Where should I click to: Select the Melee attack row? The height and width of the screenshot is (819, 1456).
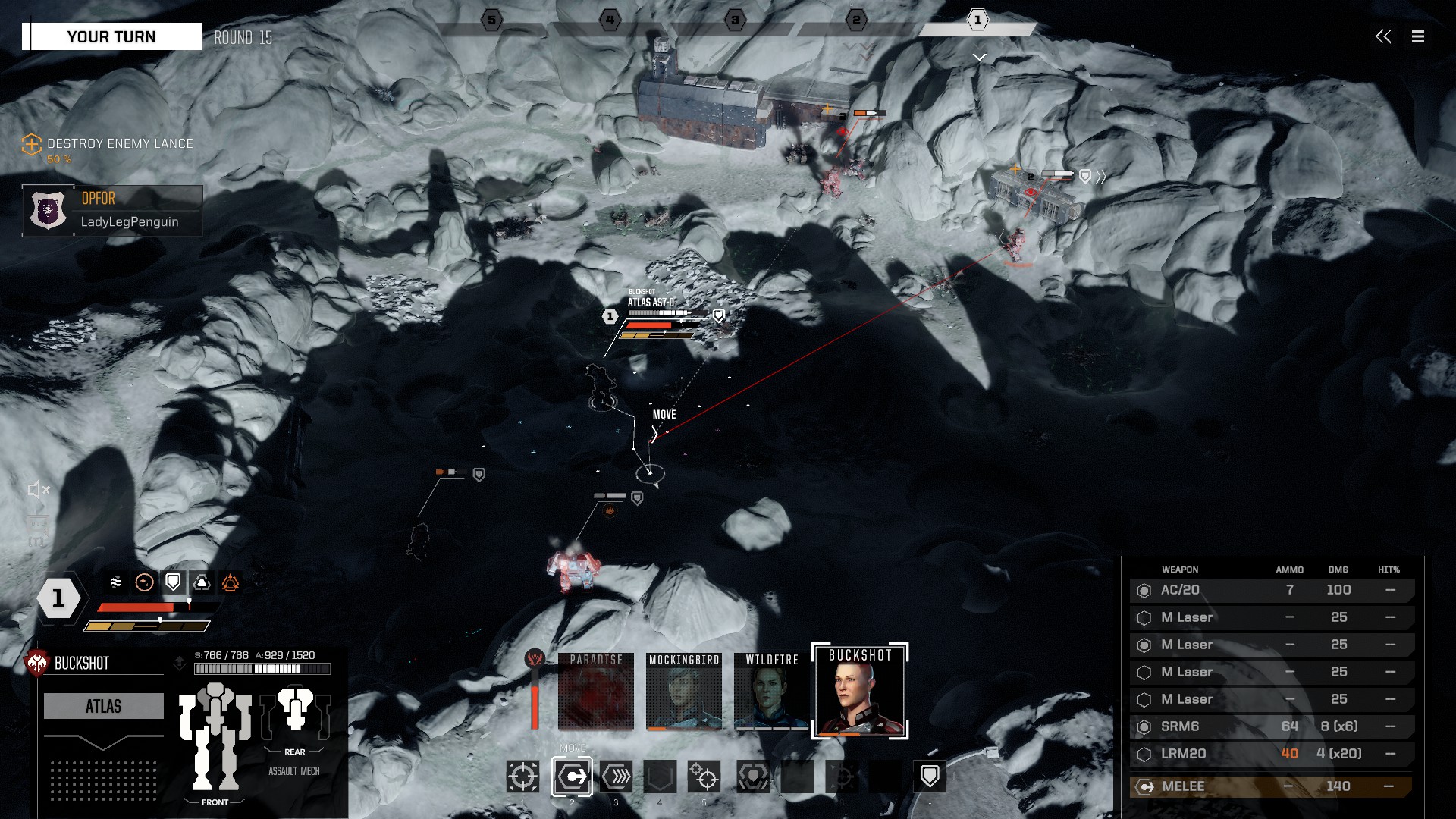(1271, 786)
